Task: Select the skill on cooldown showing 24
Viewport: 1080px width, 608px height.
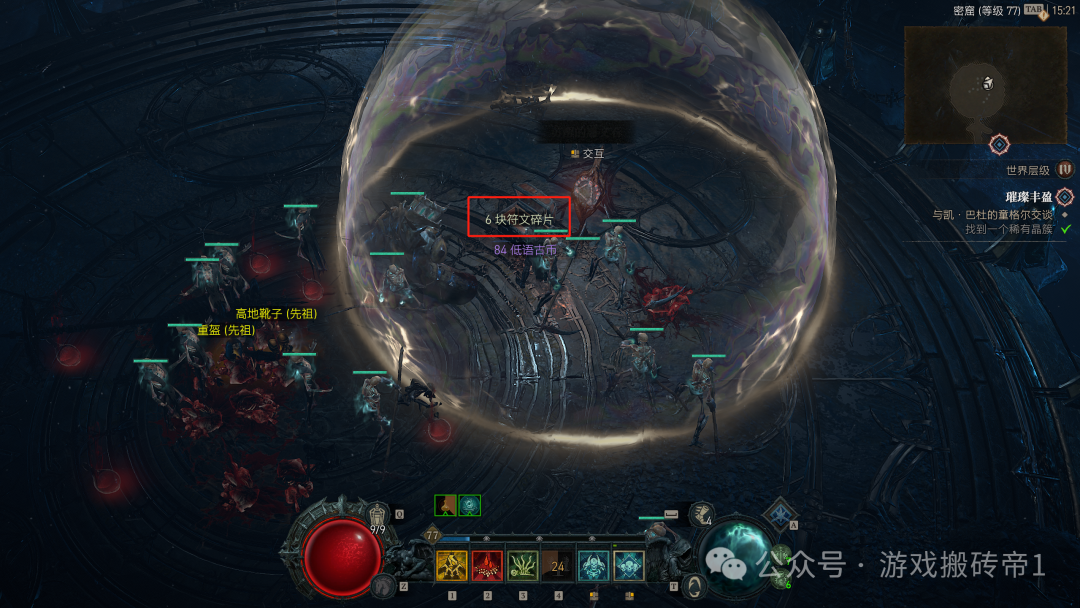Action: point(558,566)
